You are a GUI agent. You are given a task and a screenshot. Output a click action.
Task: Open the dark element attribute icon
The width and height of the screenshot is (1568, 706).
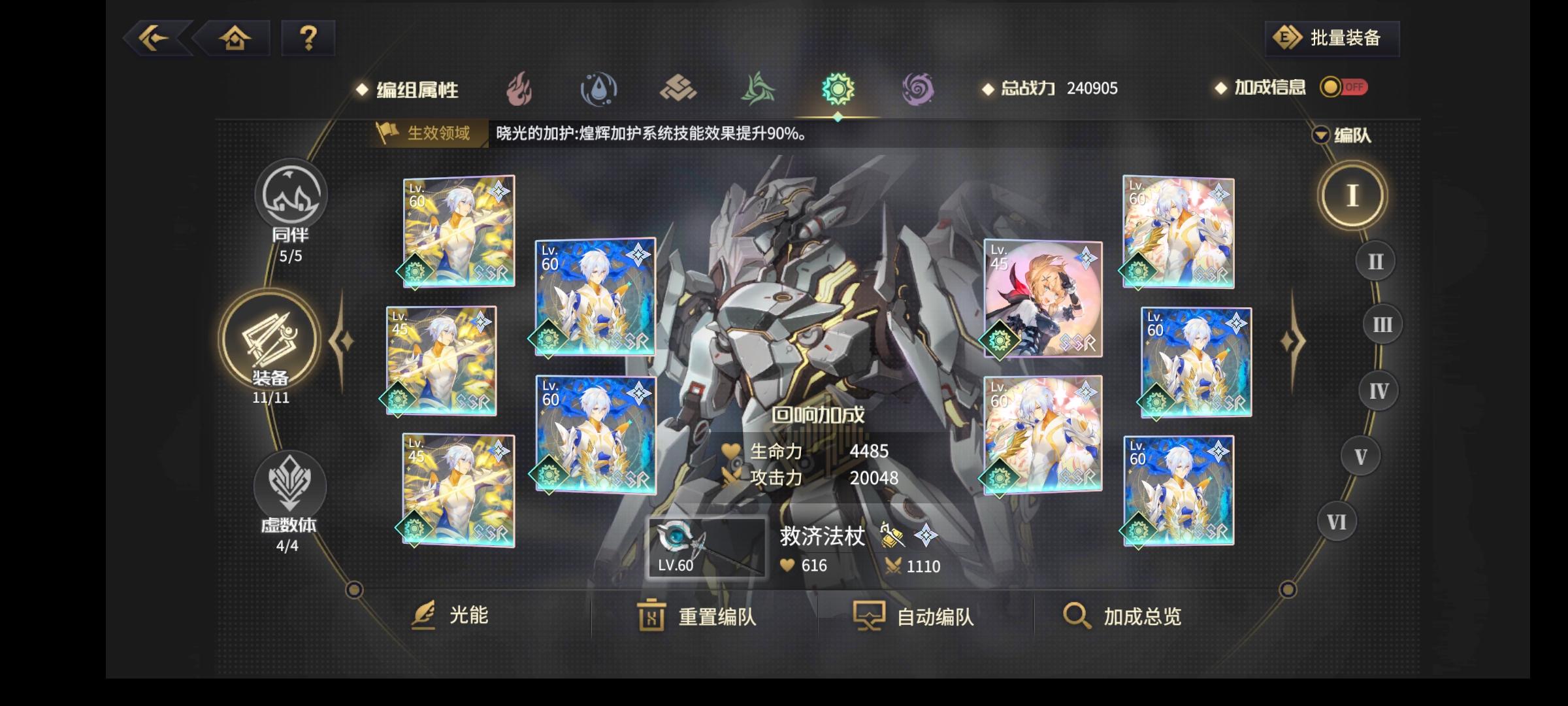(917, 90)
